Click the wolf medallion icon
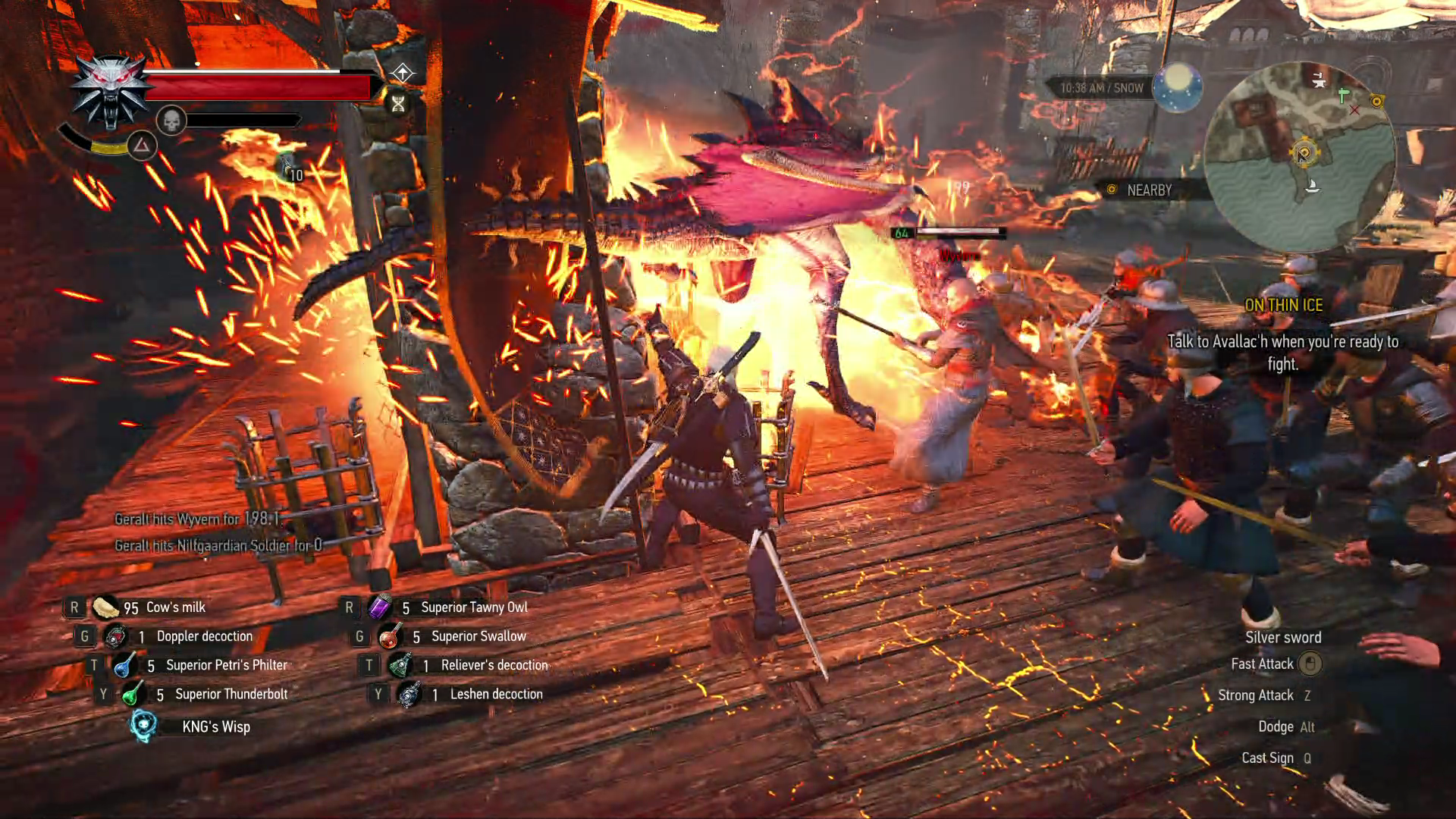Image resolution: width=1456 pixels, height=819 pixels. pyautogui.click(x=111, y=93)
